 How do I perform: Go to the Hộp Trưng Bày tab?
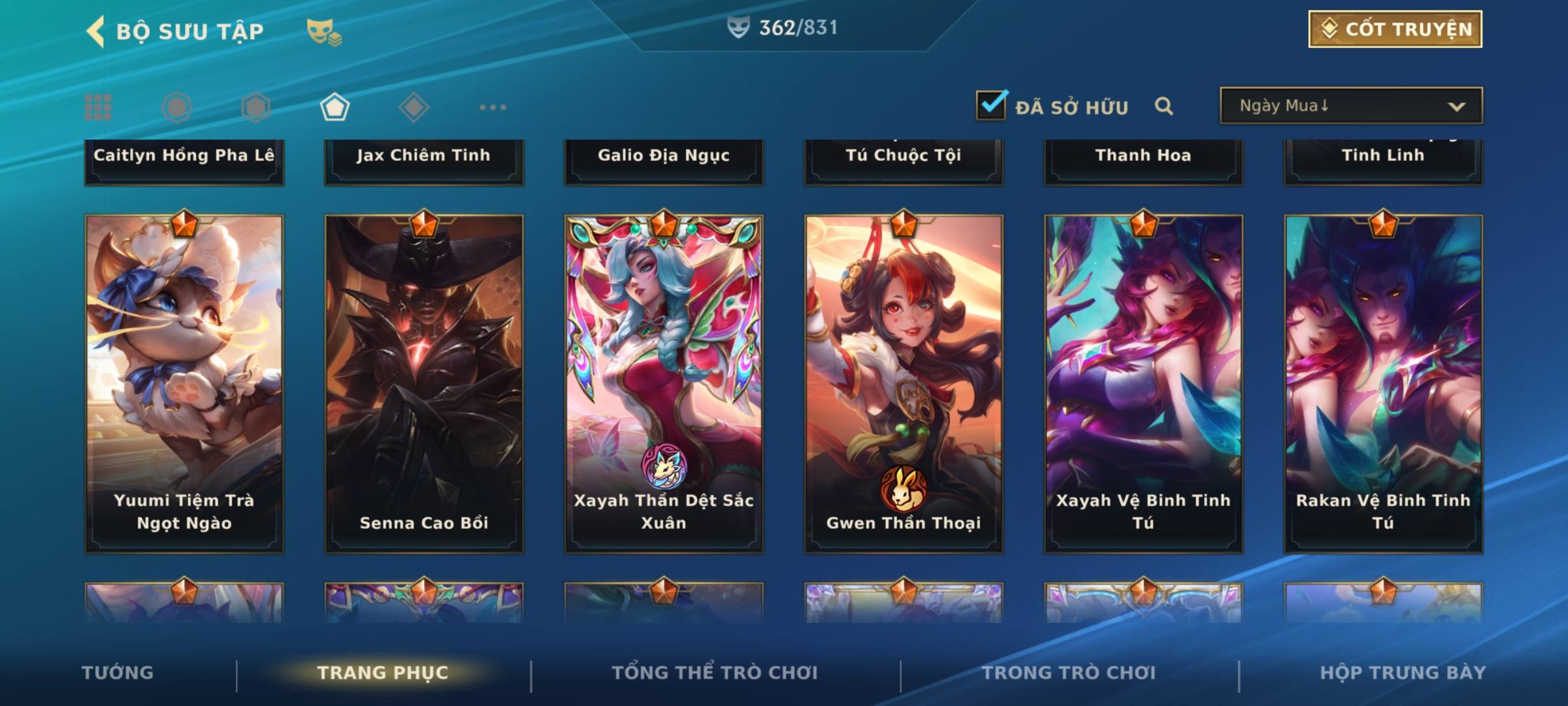[1403, 673]
